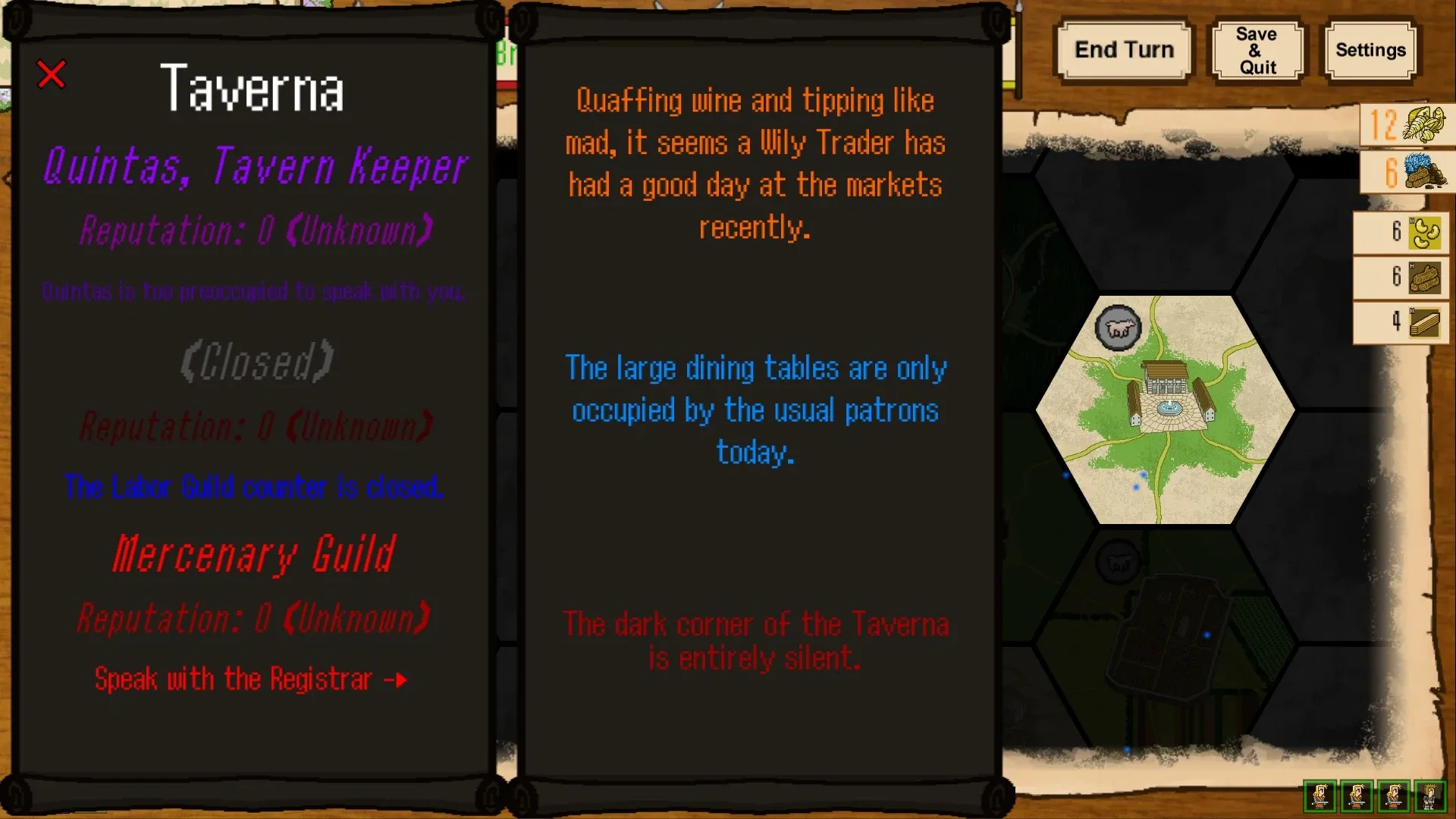Speak with the Mercenary Guild Registrar

250,679
